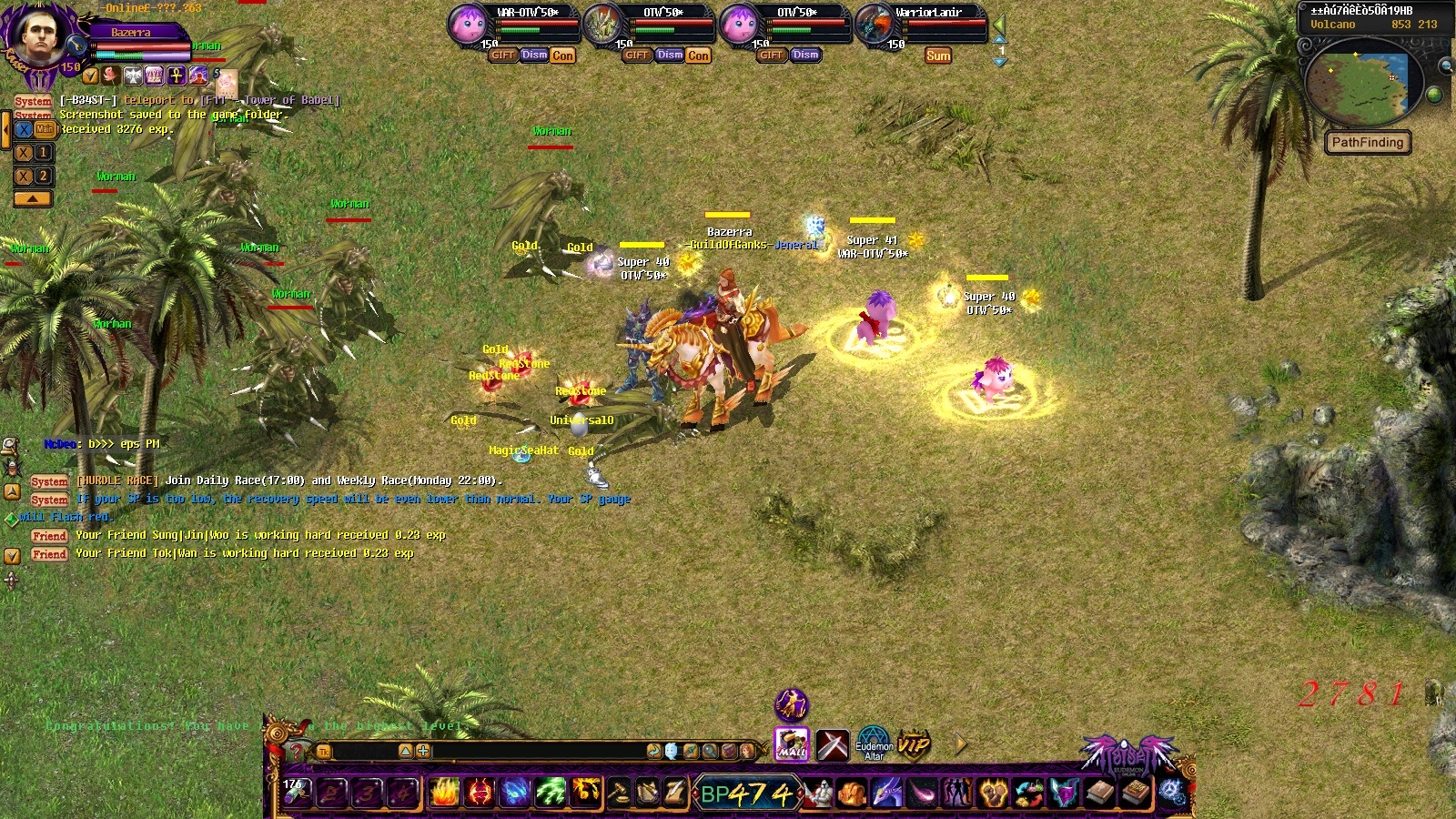Open the gear settings icon in bottom bar
This screenshot has height=819, width=1456.
[1172, 793]
